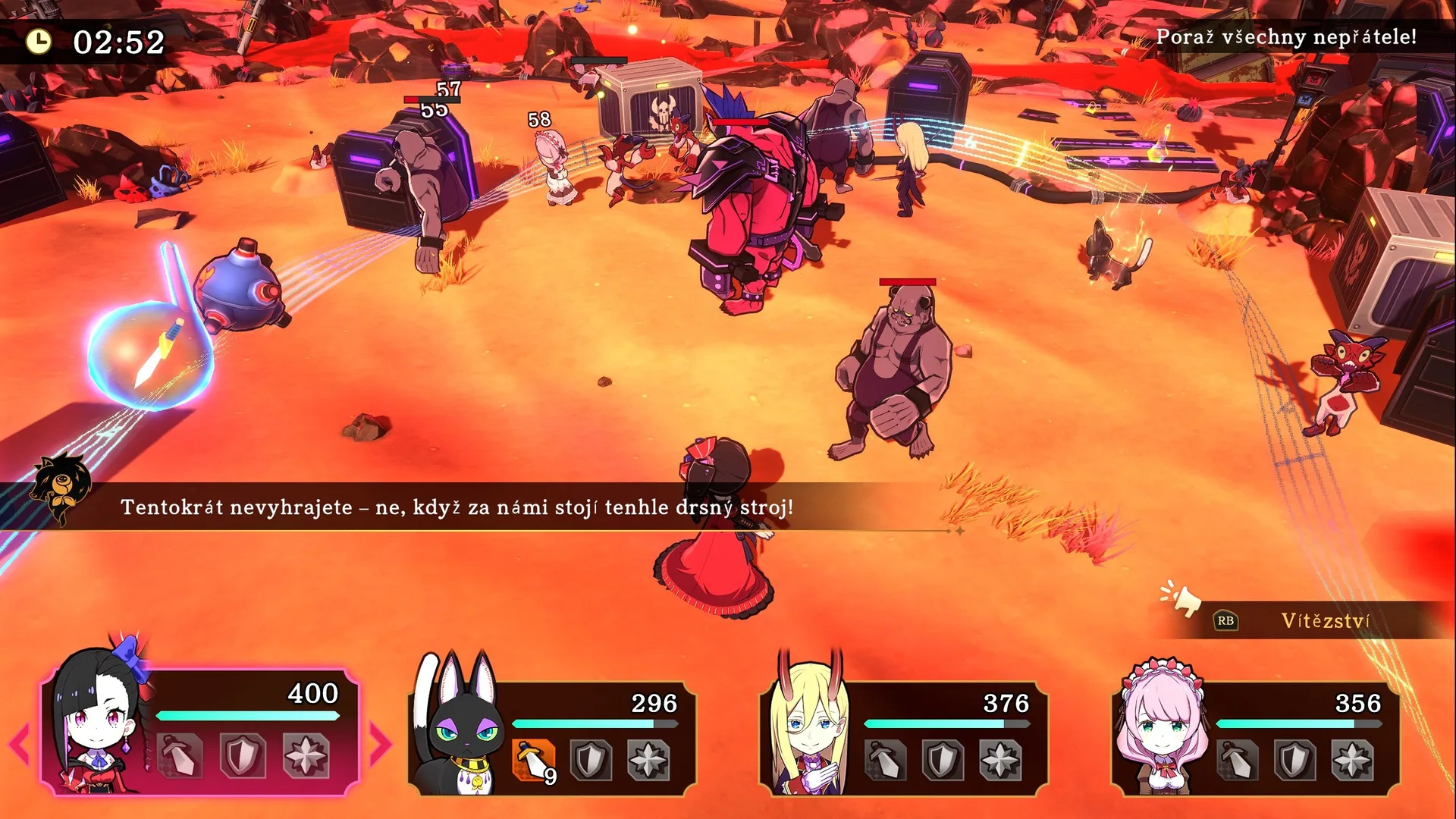Viewport: 1456px width, 819px height.
Task: Click the pink-haired maid's shield status icon
Action: pos(1294,759)
